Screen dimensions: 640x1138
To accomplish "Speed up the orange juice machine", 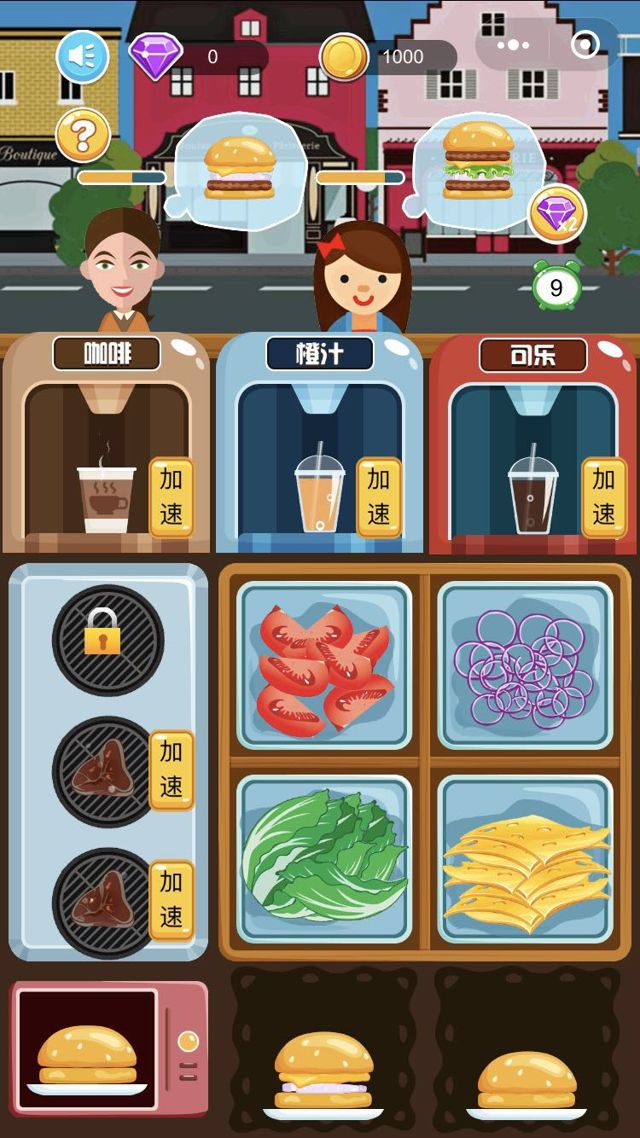I will pos(379,497).
